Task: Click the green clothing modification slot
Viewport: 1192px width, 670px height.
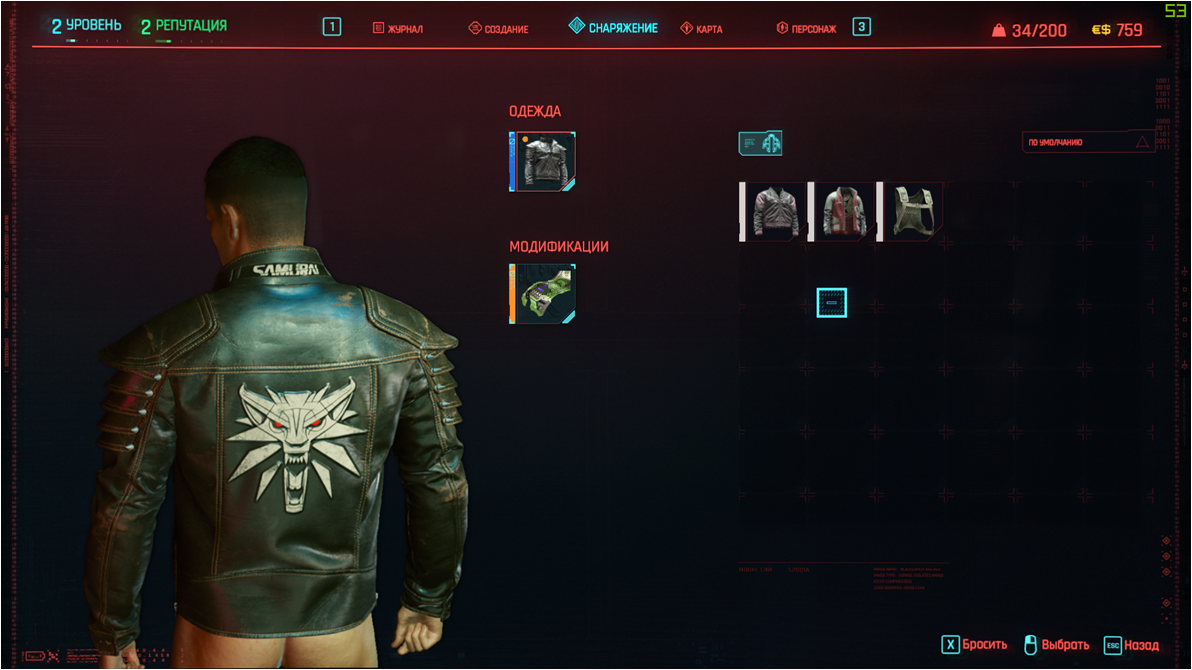Action: tap(543, 293)
